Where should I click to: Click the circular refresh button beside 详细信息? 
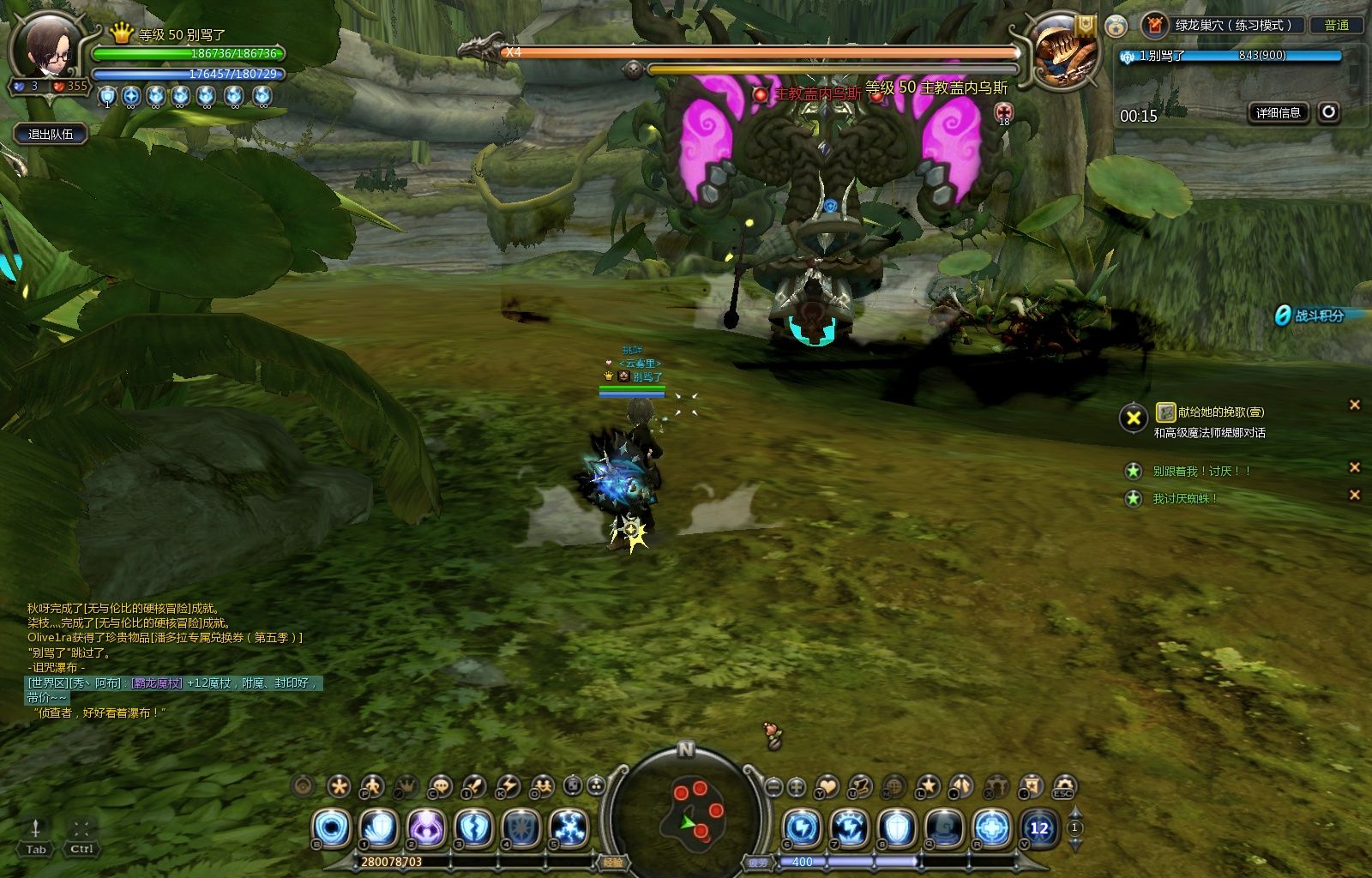pyautogui.click(x=1328, y=112)
